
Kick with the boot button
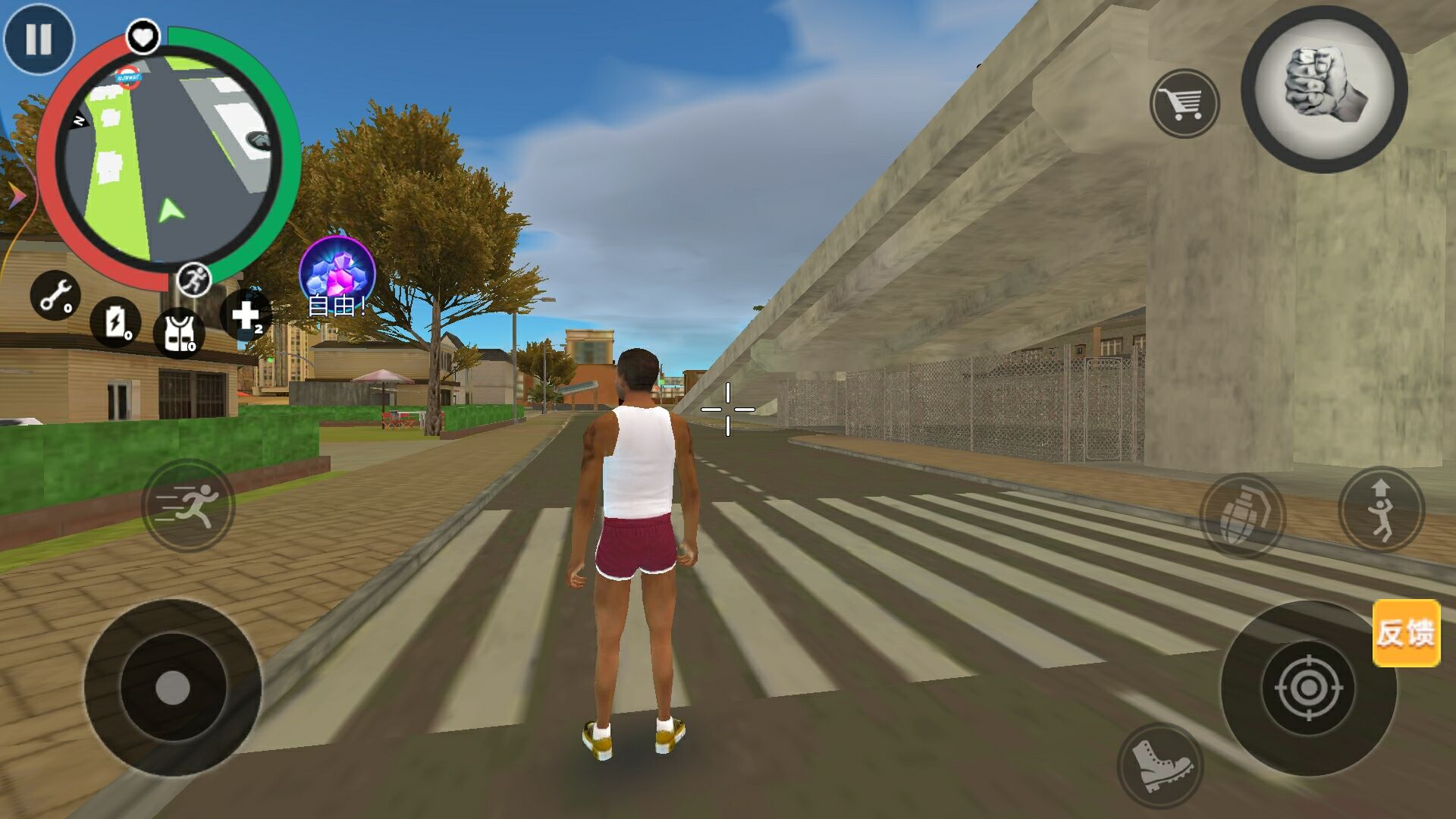point(1159,764)
